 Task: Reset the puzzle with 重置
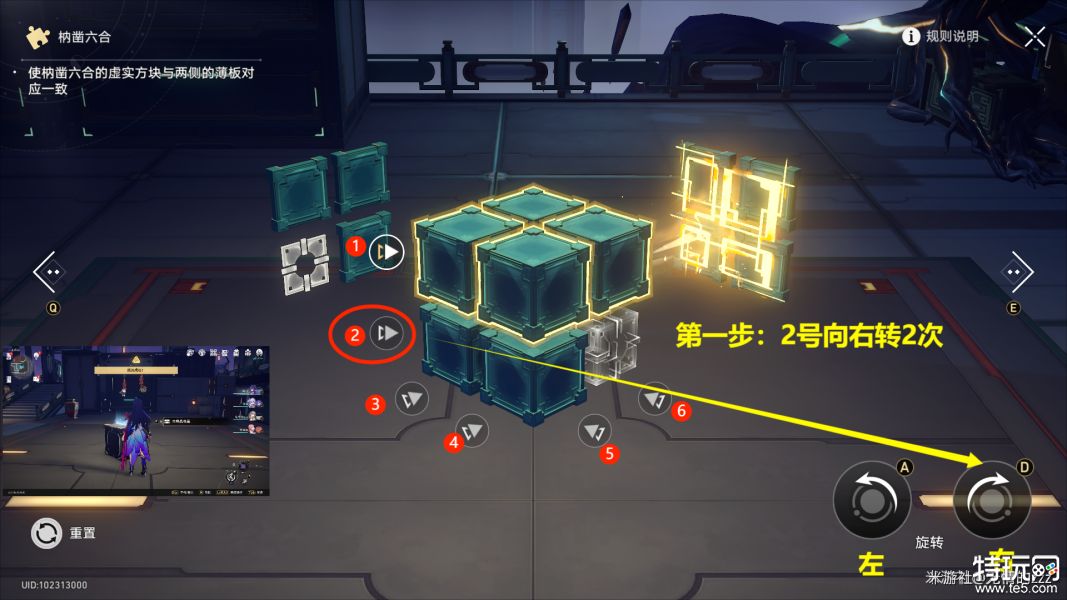tap(46, 533)
